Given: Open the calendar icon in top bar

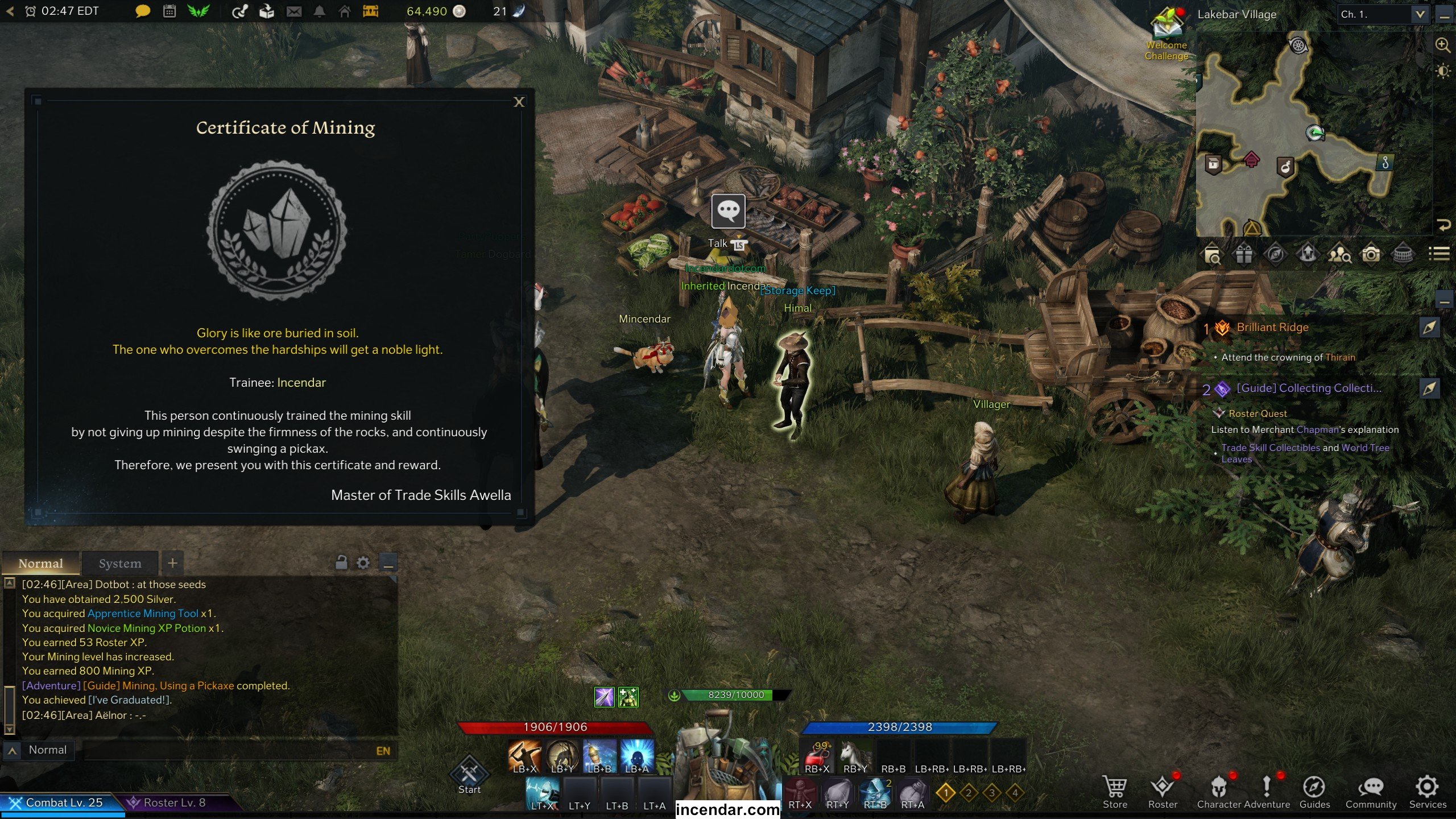Looking at the screenshot, I should tap(169, 11).
